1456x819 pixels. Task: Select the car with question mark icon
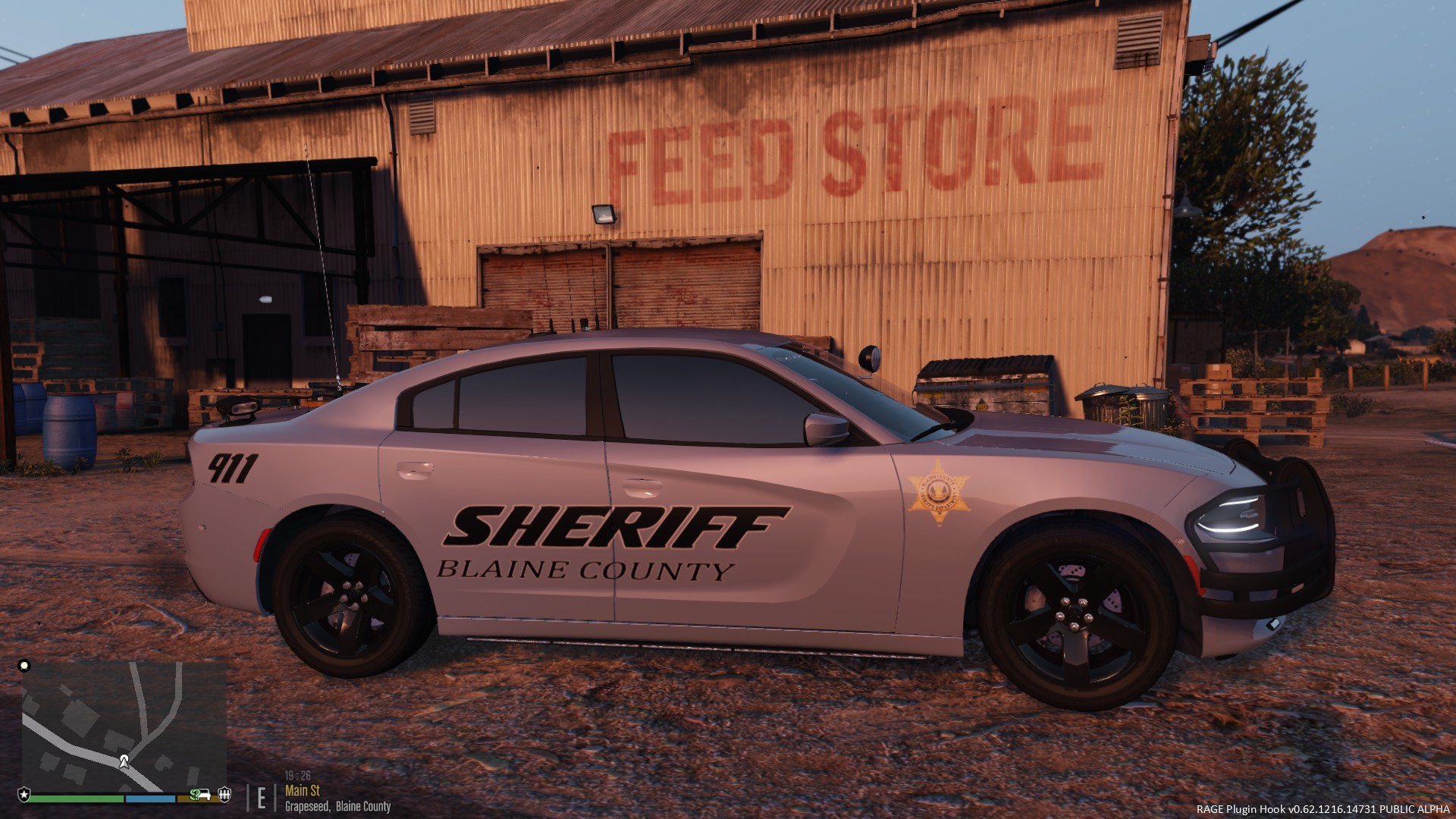point(200,795)
